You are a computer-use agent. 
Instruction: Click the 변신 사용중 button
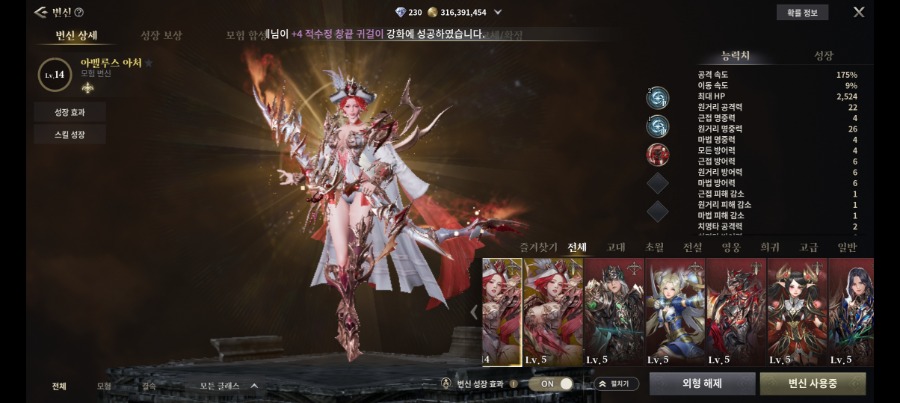tap(812, 383)
